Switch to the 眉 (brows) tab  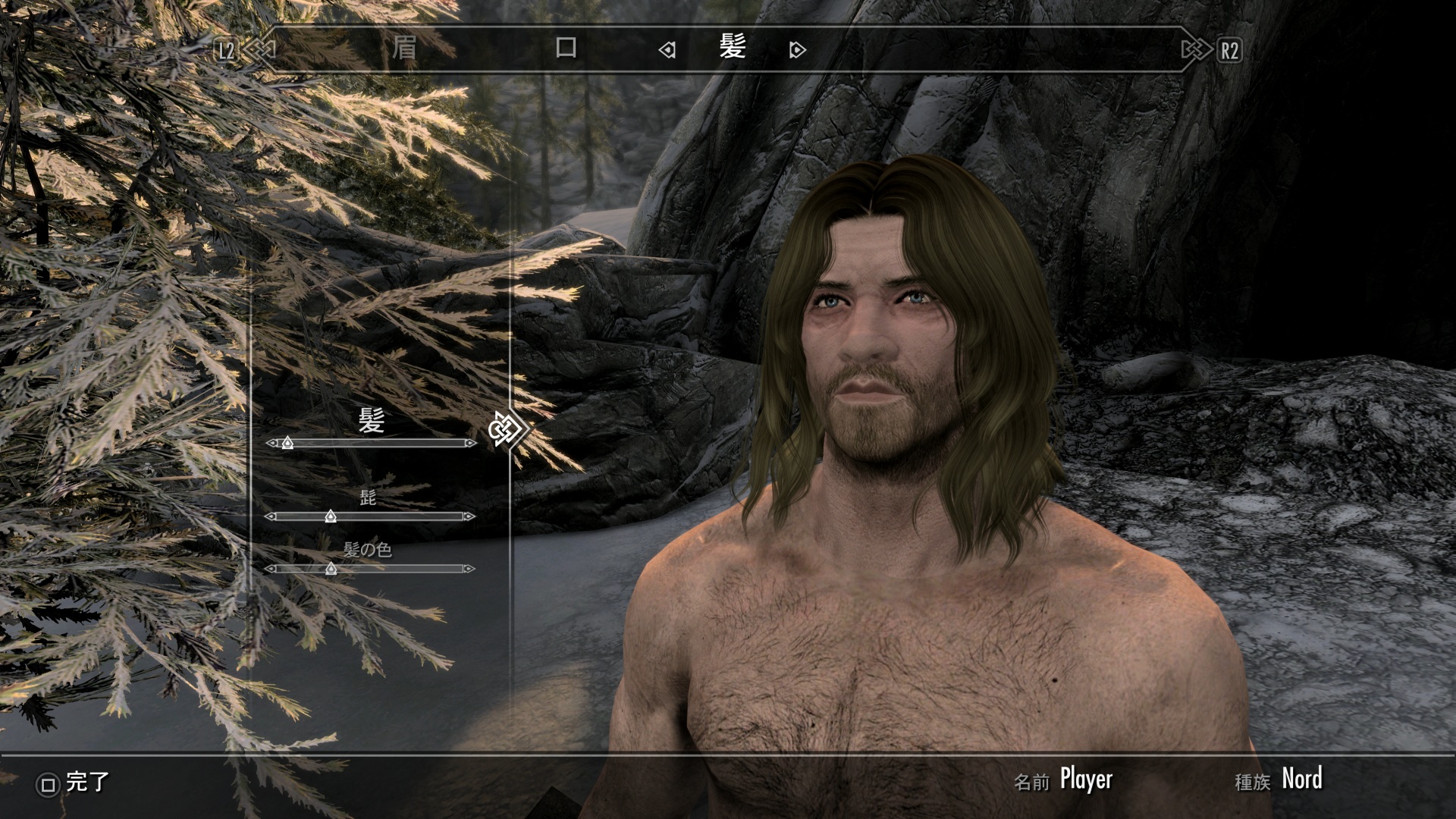point(403,49)
